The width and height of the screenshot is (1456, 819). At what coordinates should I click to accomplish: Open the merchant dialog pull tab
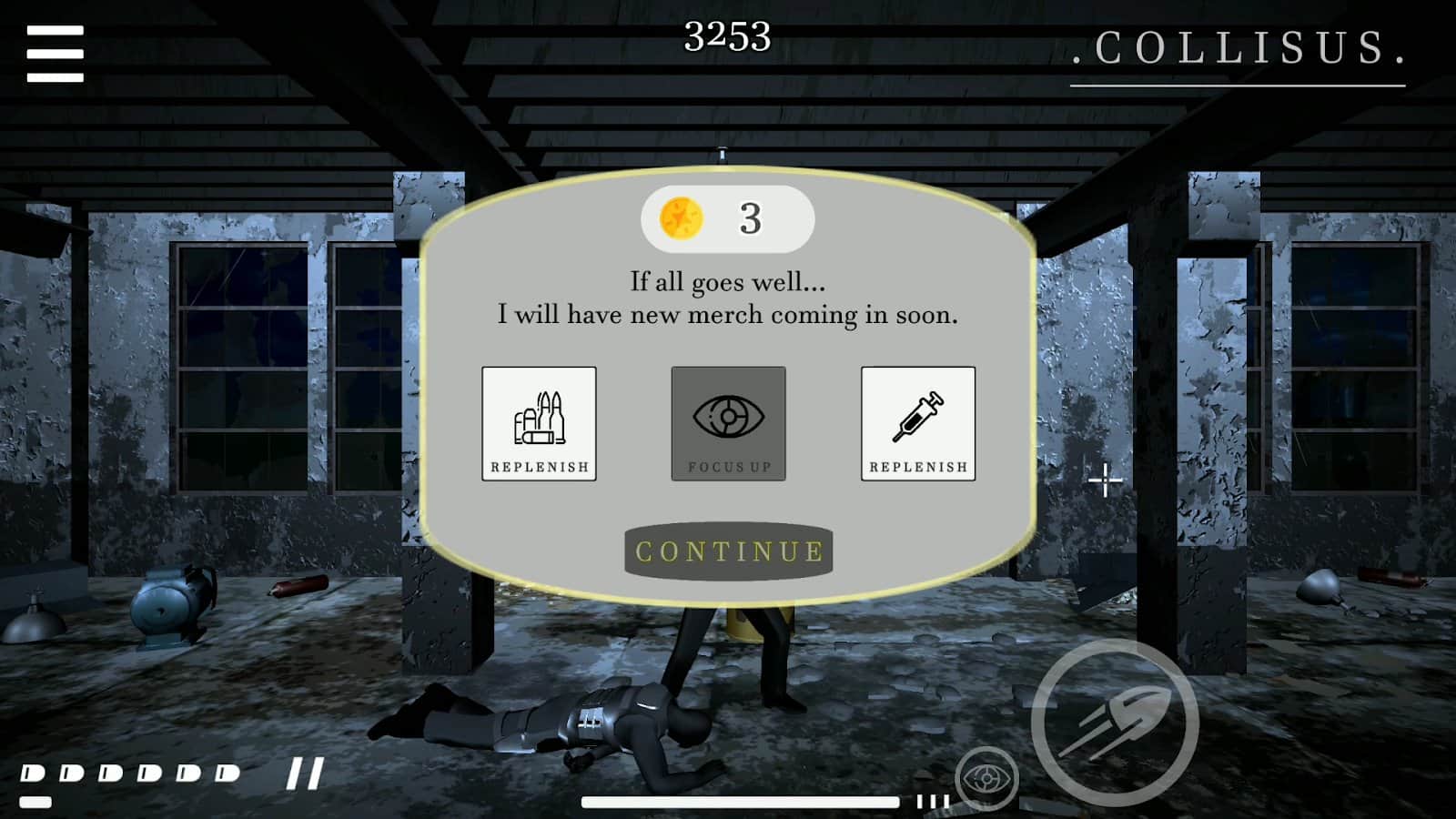723,157
